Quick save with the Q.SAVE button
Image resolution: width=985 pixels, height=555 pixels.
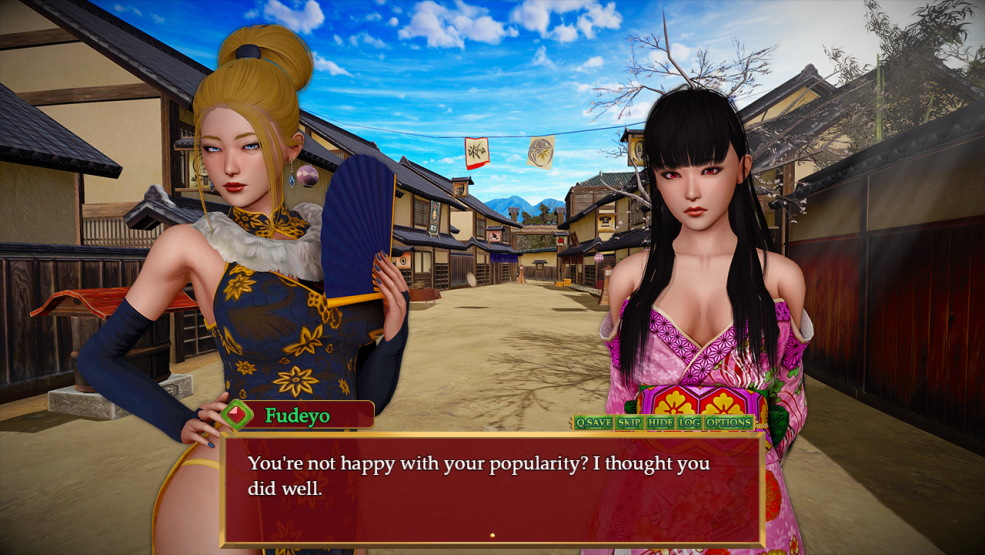click(x=593, y=423)
